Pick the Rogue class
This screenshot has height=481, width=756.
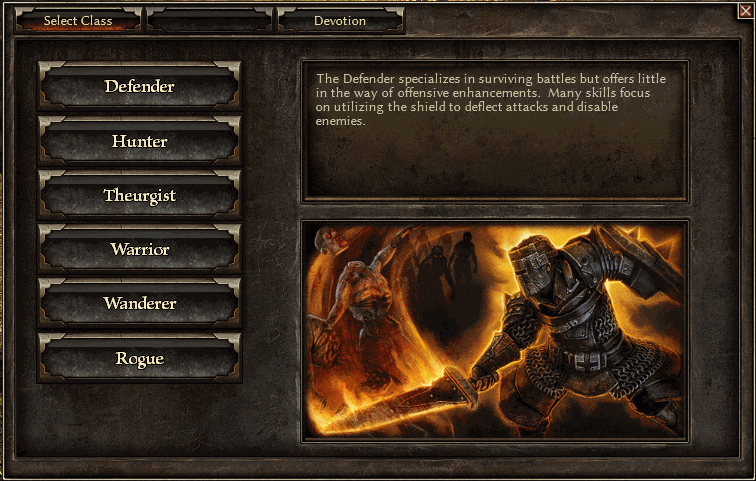[139, 359]
